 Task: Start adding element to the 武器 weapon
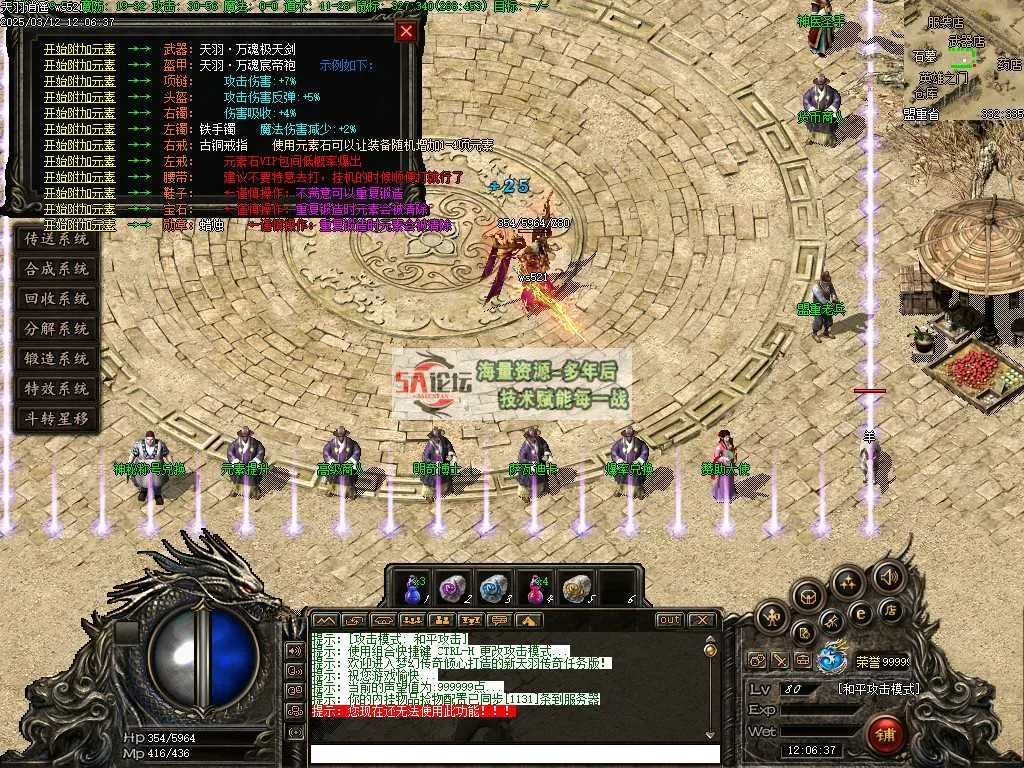(x=80, y=48)
